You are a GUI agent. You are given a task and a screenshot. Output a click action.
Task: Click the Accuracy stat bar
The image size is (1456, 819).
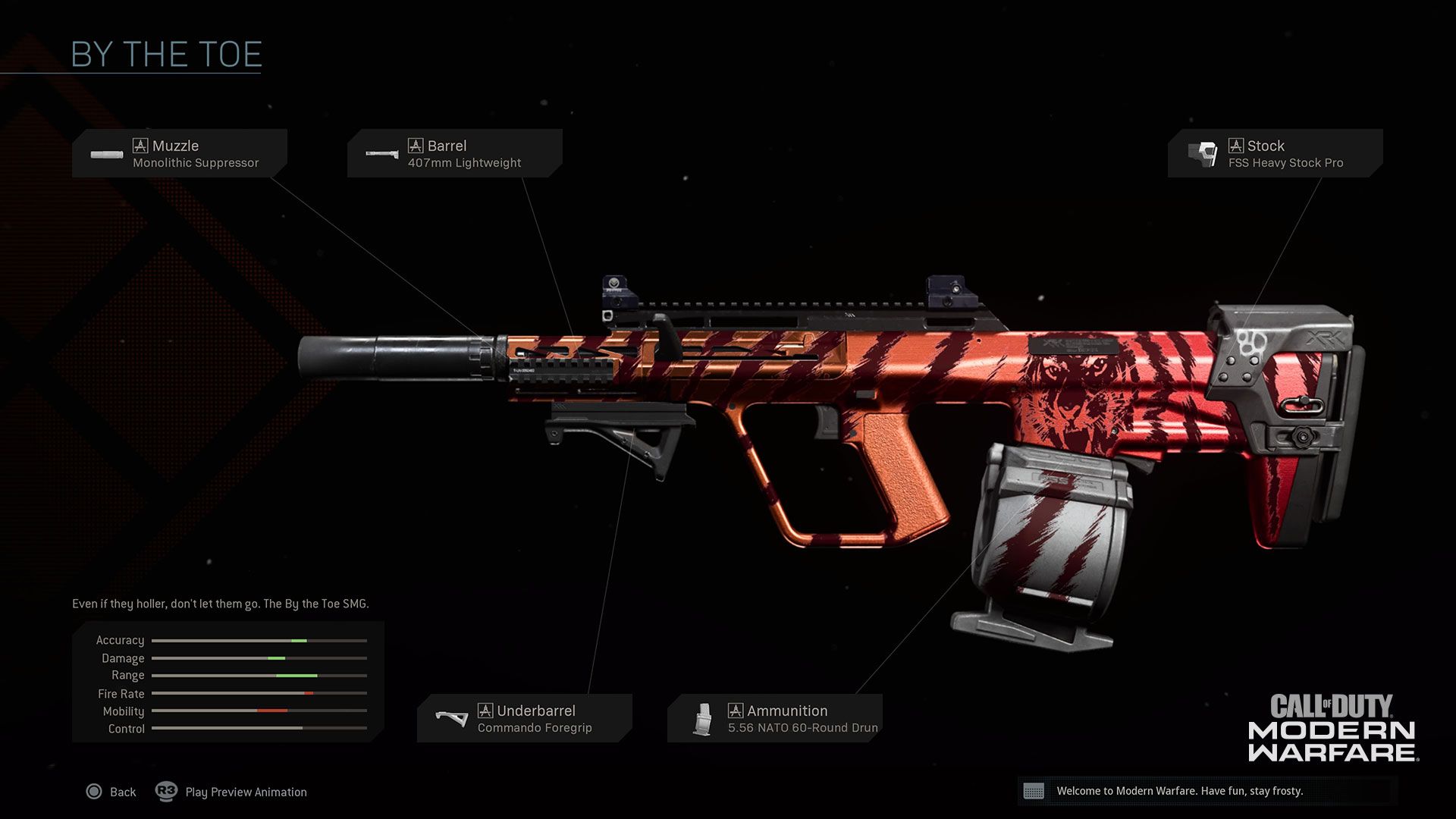pyautogui.click(x=258, y=640)
